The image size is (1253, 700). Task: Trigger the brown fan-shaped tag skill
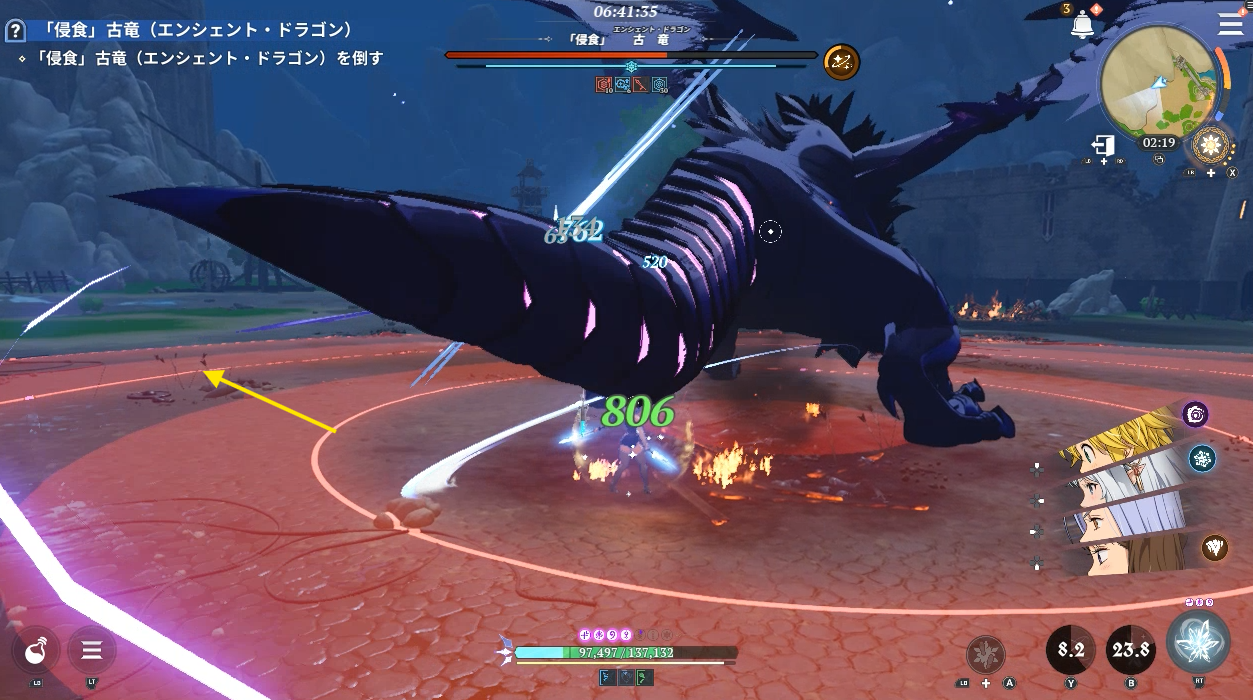1214,547
